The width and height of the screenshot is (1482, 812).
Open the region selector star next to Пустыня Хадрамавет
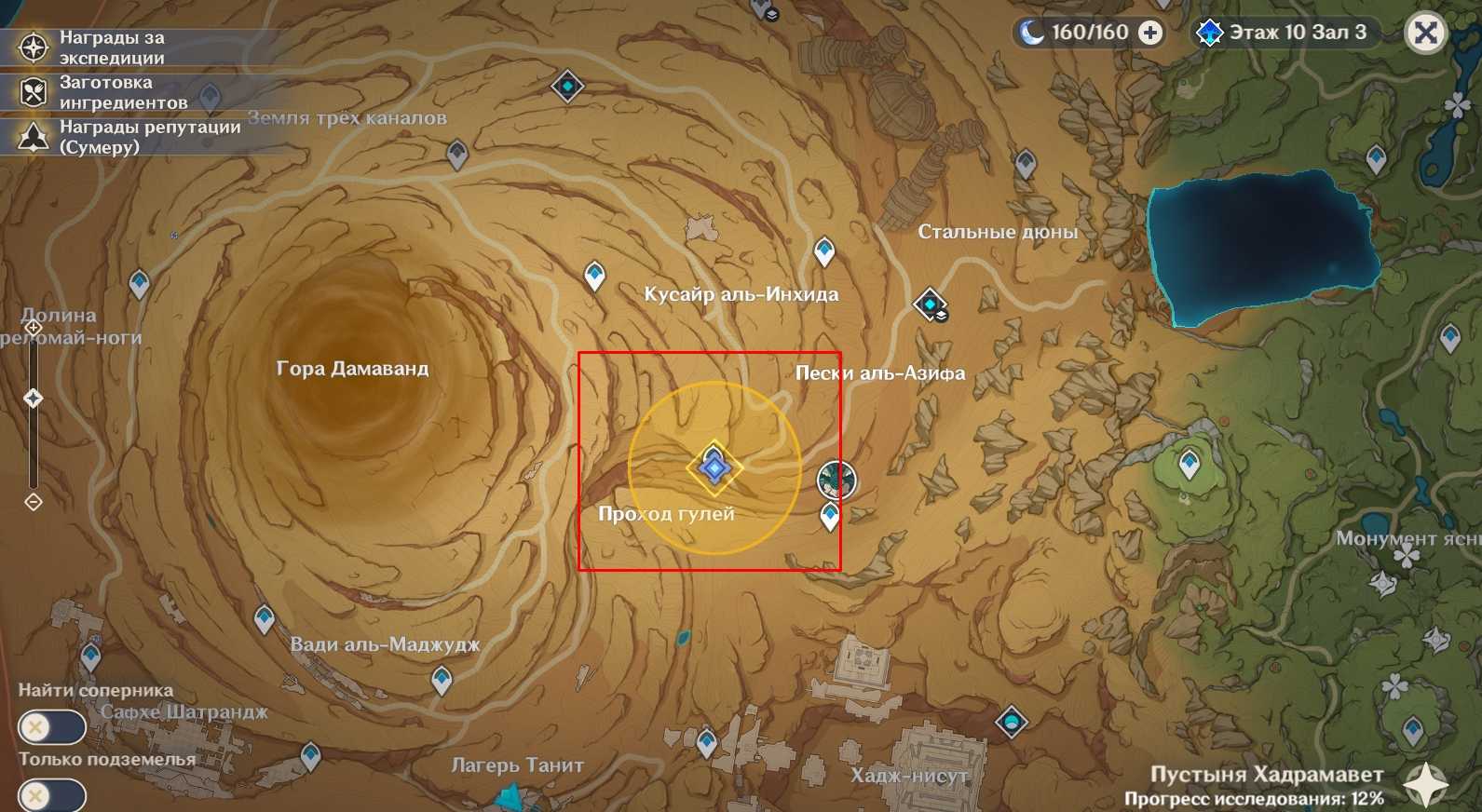point(1425,785)
